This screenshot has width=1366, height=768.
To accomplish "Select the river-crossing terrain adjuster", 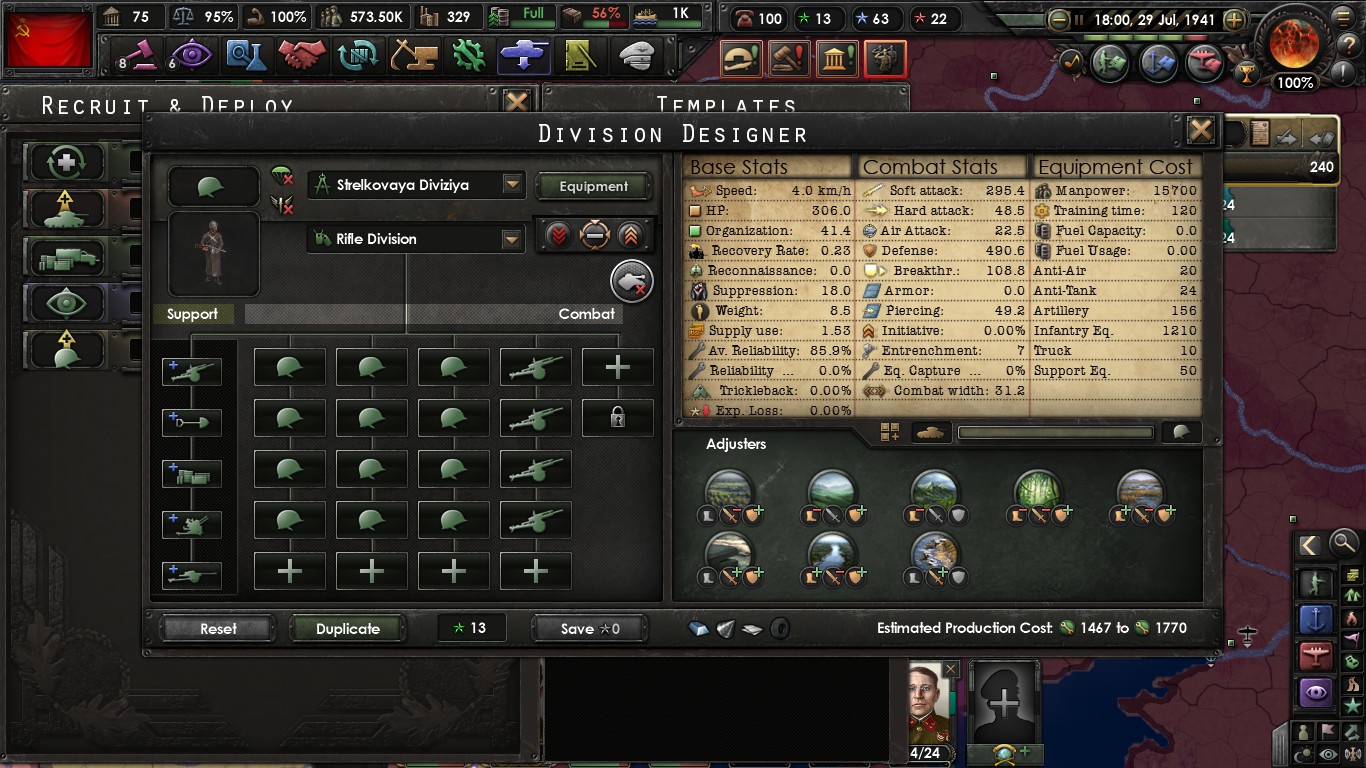I will pos(834,550).
